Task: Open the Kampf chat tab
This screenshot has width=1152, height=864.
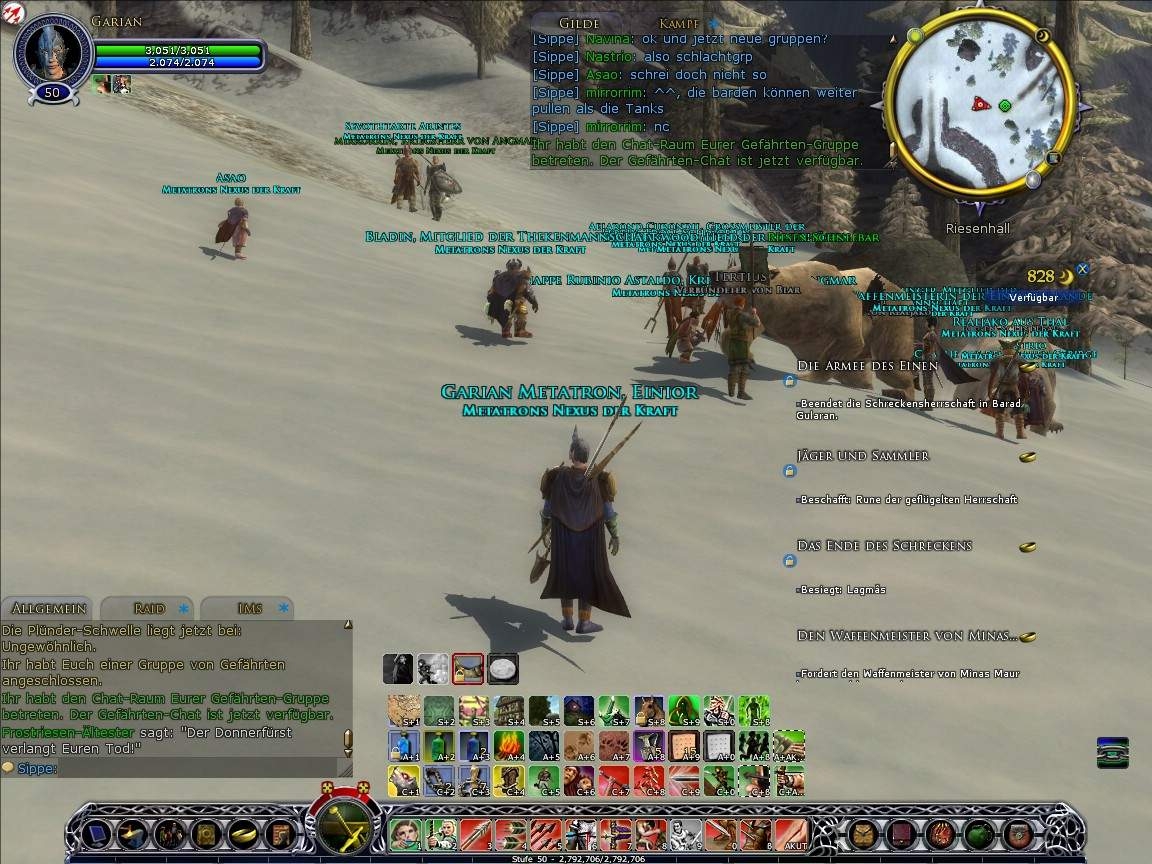Action: coord(680,23)
